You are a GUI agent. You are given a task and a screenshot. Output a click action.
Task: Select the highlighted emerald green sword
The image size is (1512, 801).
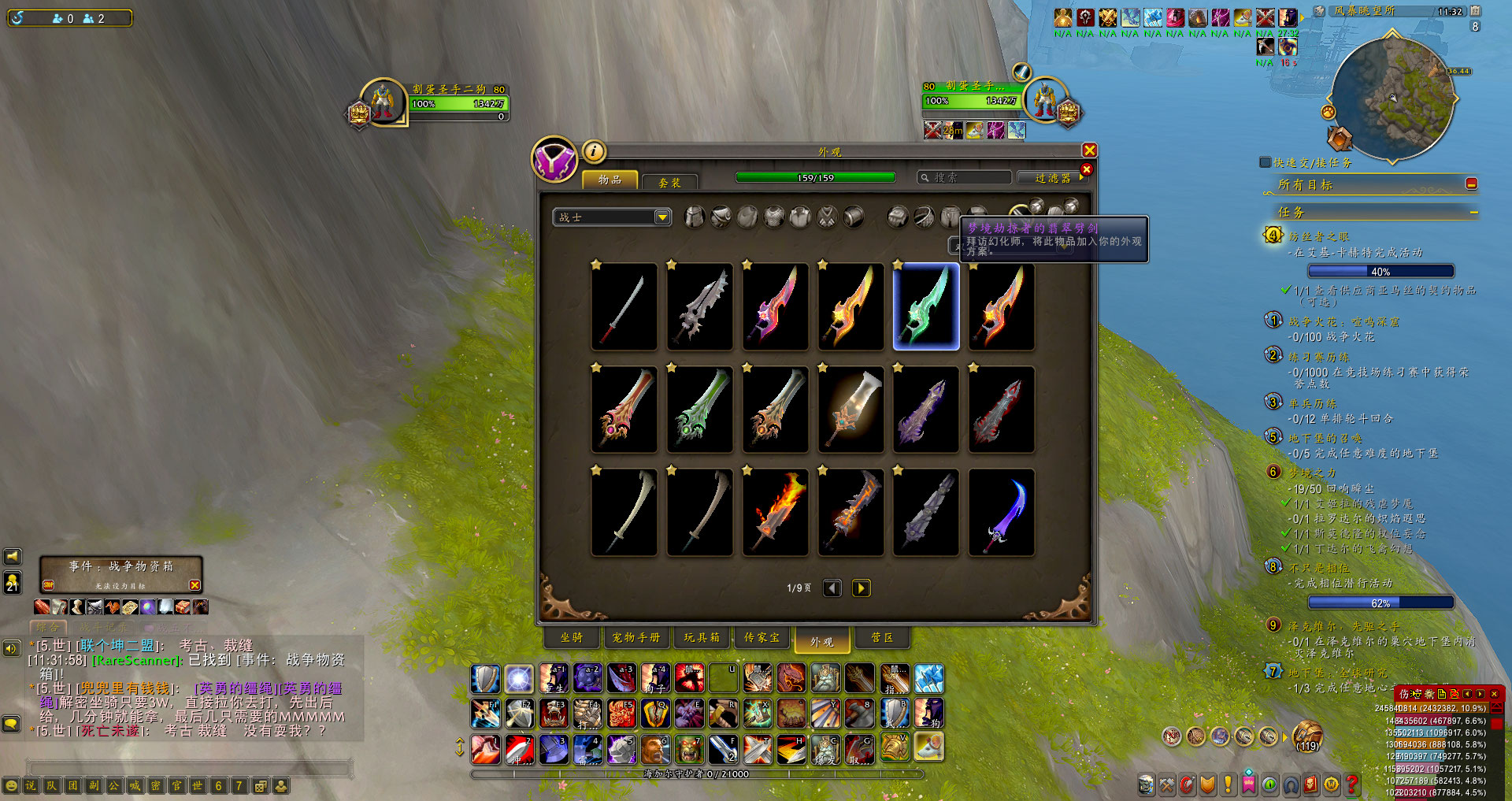pos(926,306)
